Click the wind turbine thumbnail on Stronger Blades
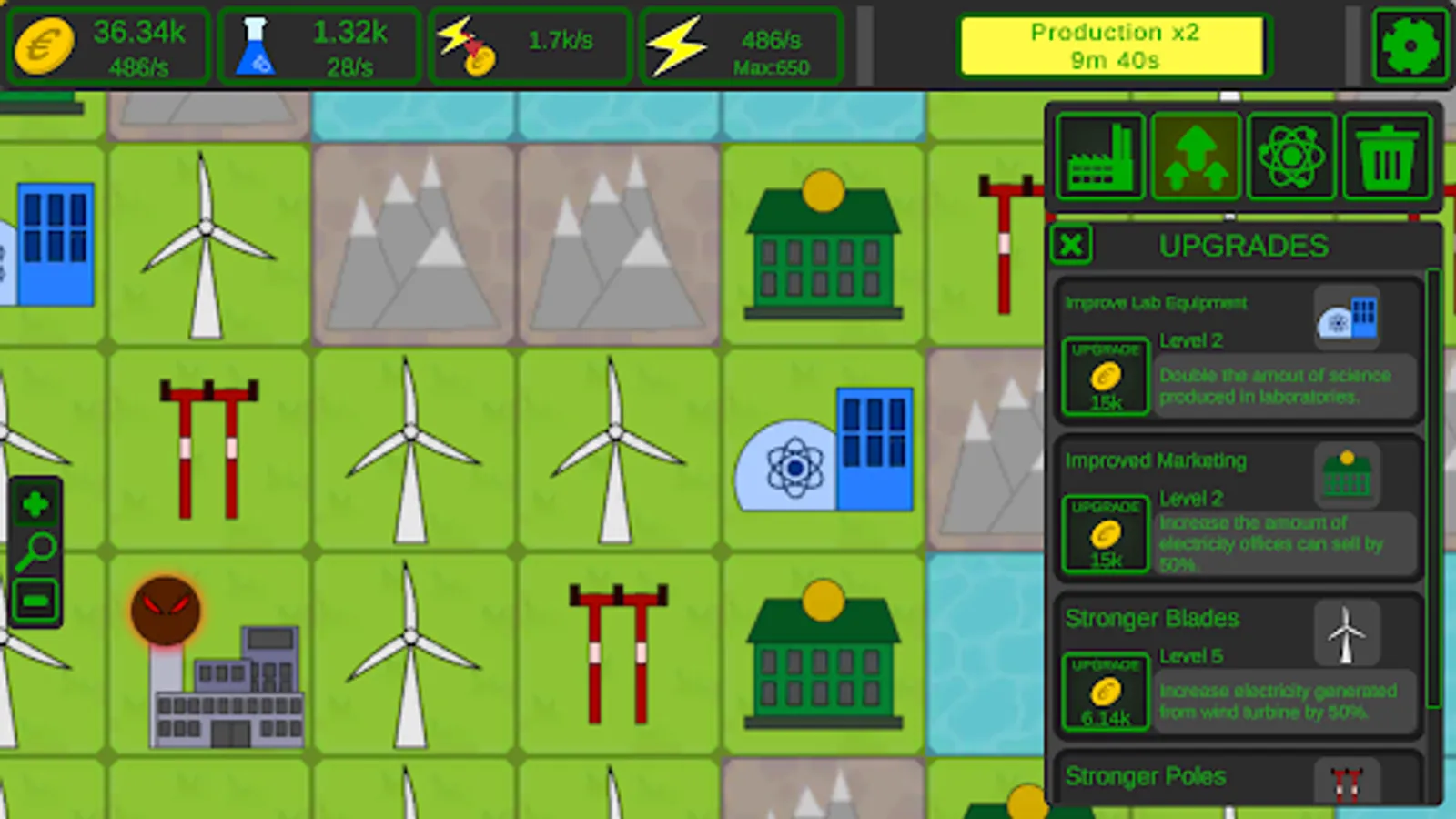The width and height of the screenshot is (1456, 819). (x=1346, y=634)
